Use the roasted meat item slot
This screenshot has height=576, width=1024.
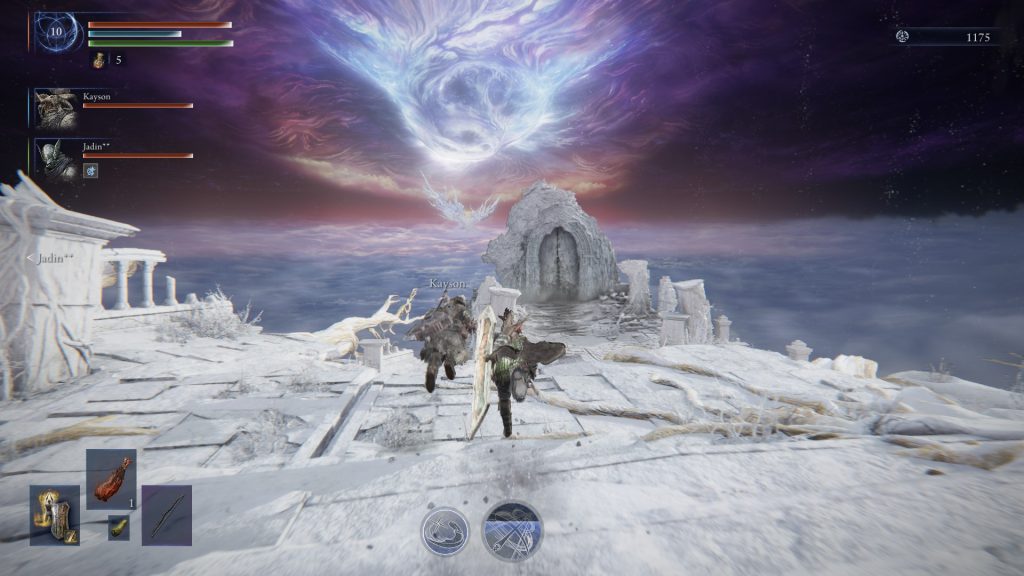tap(110, 479)
